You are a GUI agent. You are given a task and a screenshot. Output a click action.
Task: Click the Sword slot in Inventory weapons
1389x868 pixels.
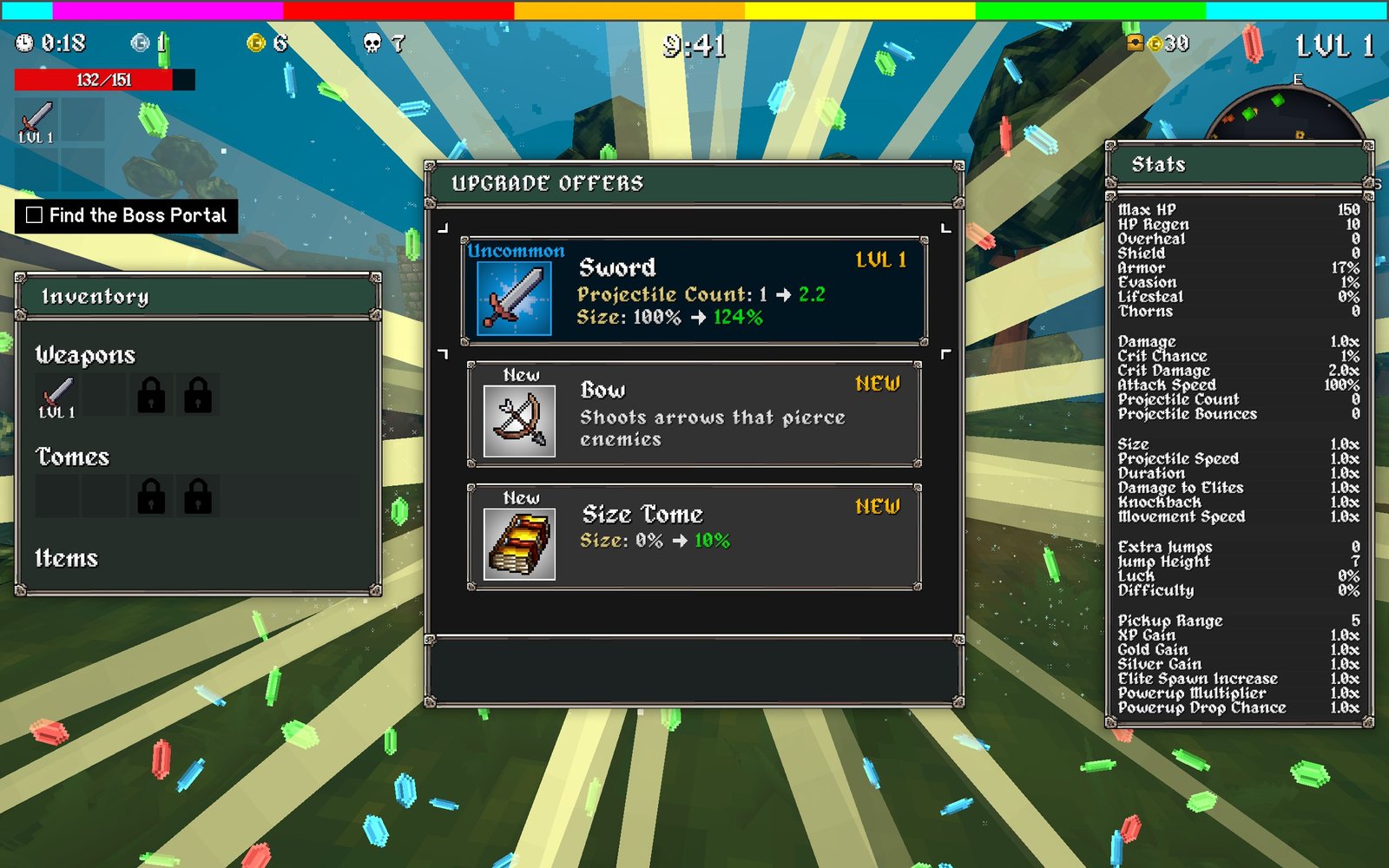(57, 396)
